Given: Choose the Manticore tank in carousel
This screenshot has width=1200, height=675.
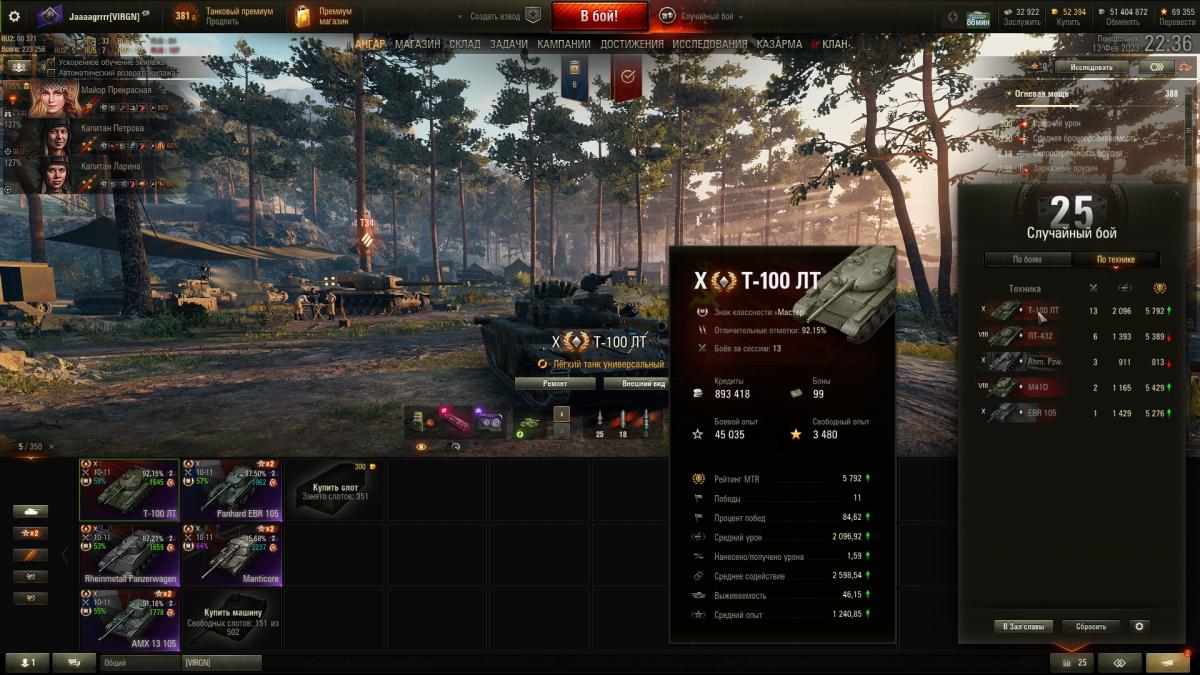Looking at the screenshot, I should tap(231, 555).
